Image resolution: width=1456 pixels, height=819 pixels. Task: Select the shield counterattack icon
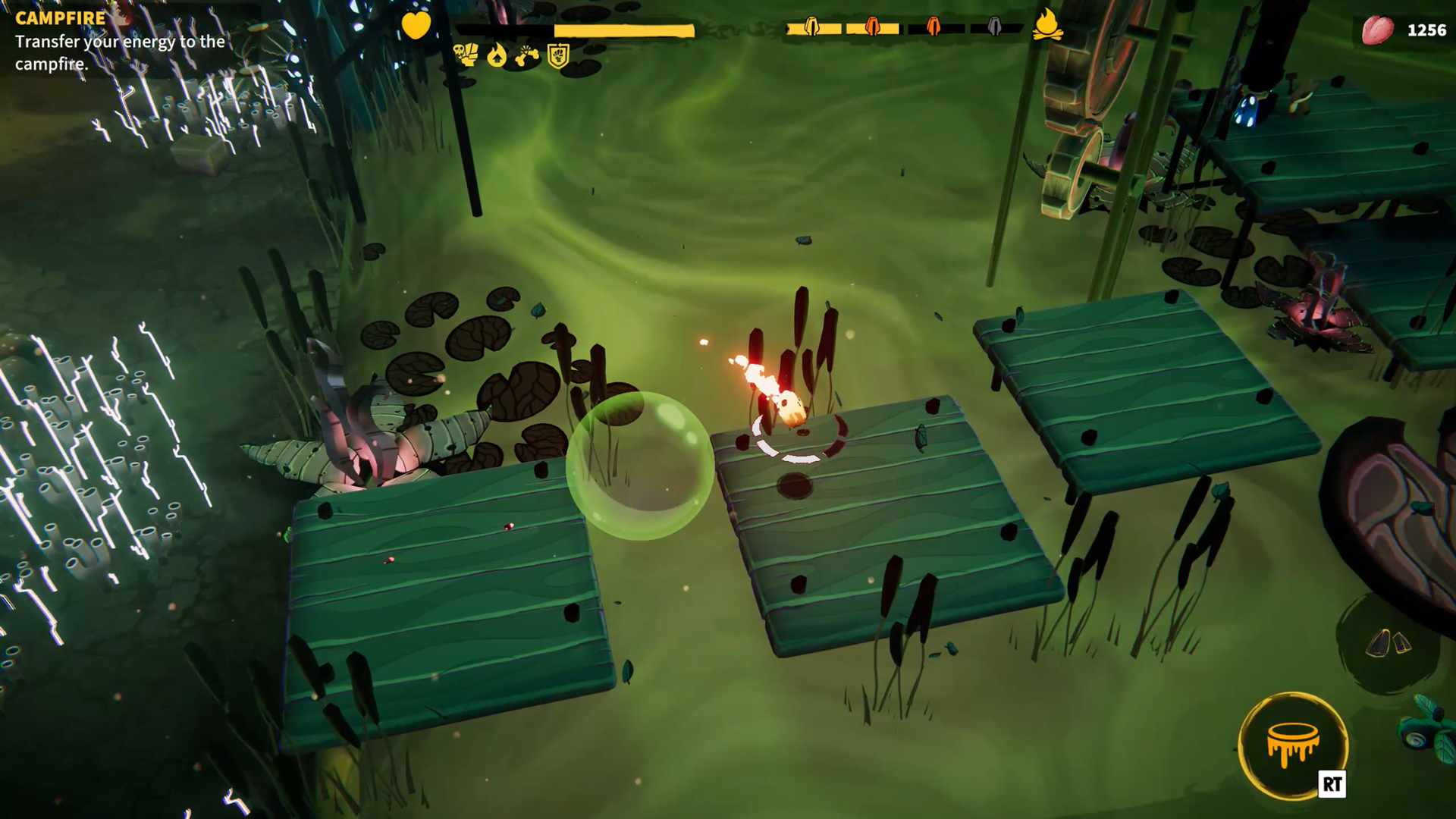coord(556,55)
